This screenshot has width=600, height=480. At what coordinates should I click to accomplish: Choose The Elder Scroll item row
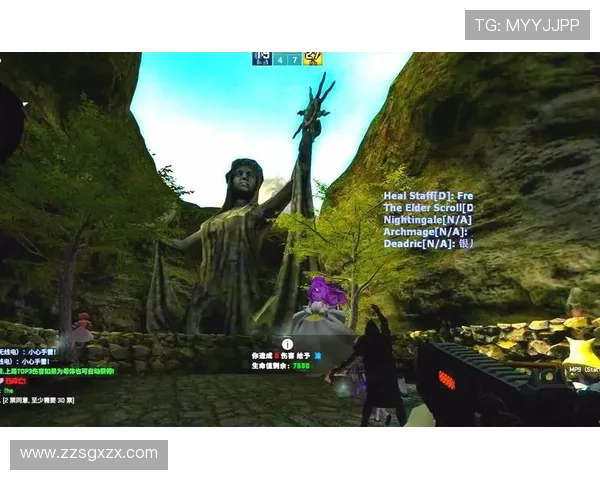click(x=428, y=208)
